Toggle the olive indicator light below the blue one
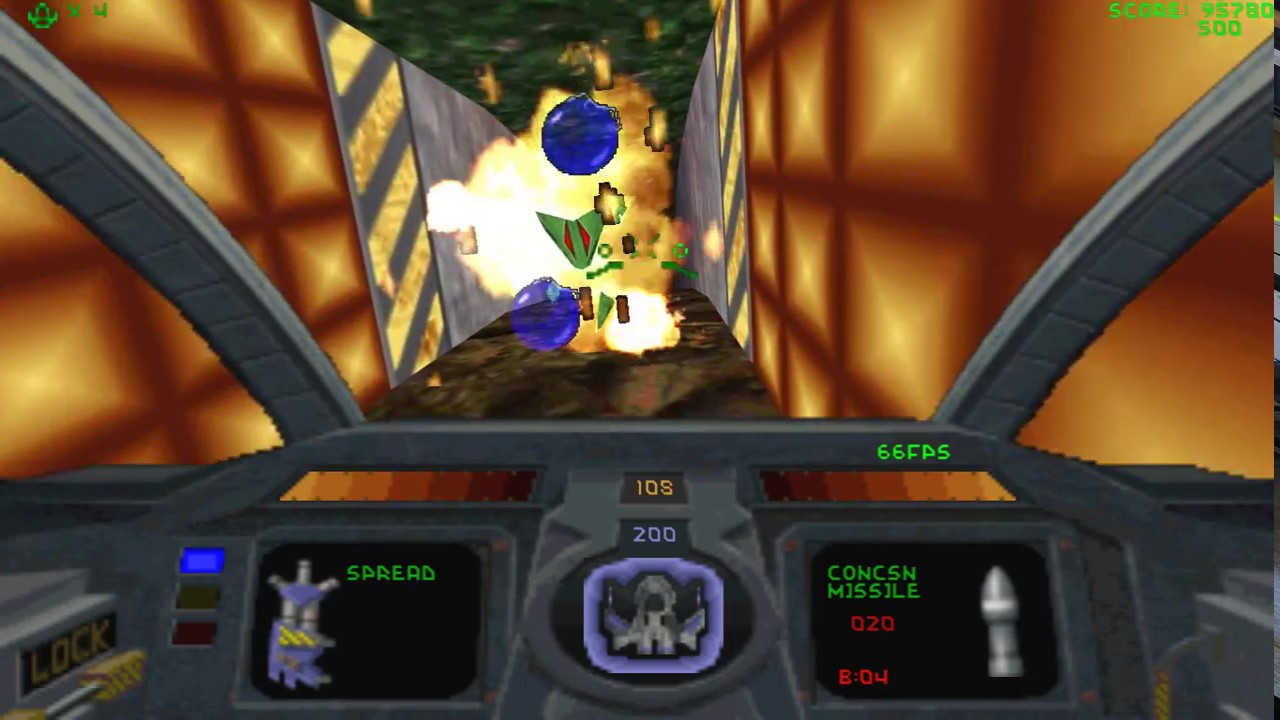The width and height of the screenshot is (1280, 720). point(198,598)
